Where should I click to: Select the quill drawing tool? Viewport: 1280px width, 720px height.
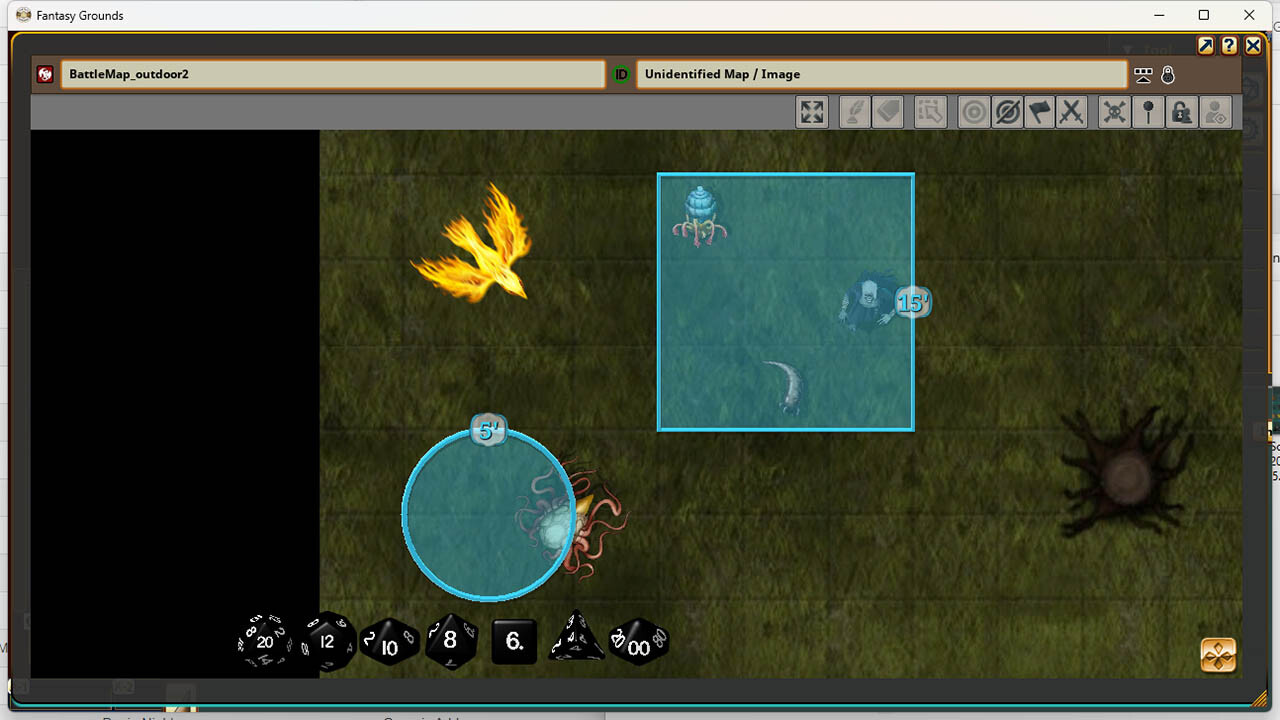click(x=854, y=112)
